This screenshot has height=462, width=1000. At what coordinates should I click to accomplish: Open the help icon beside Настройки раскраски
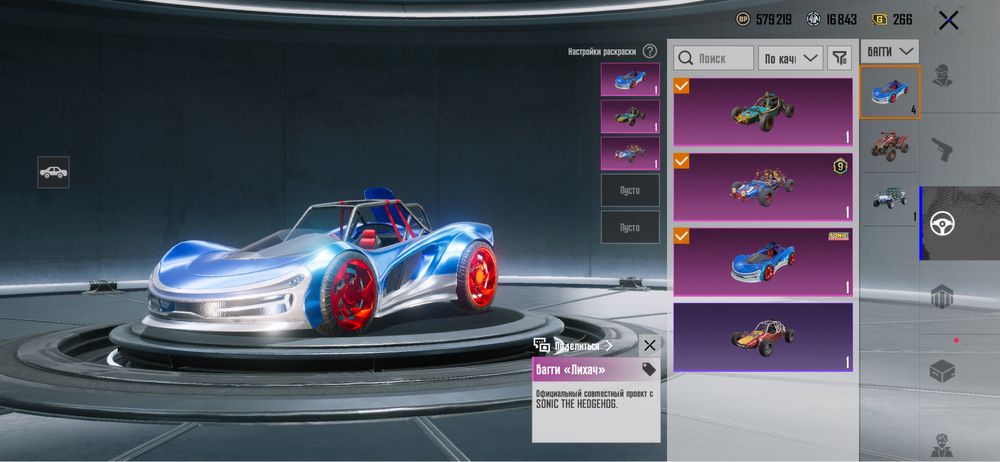click(650, 51)
